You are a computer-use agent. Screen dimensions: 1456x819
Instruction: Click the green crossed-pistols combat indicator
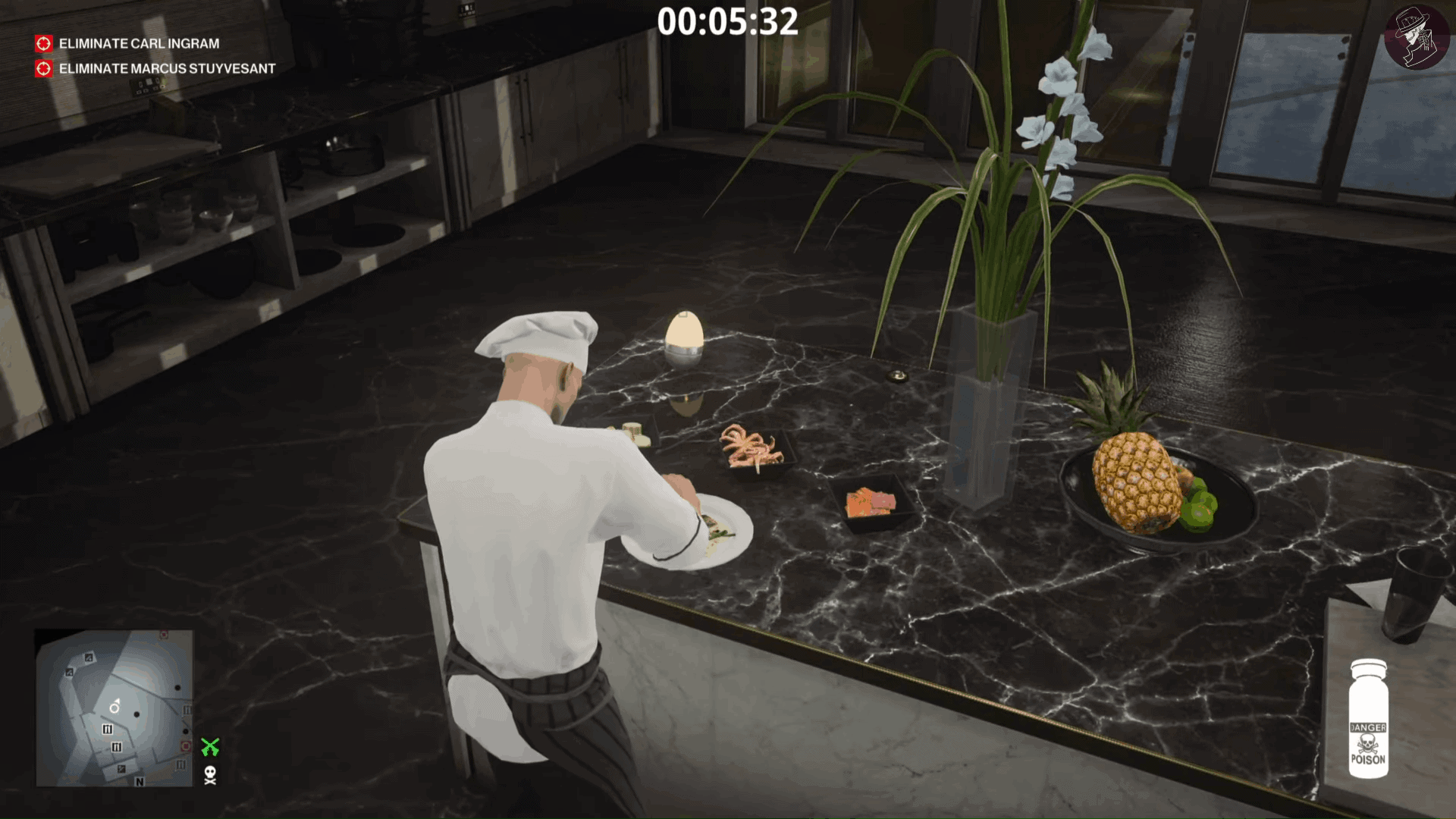click(210, 745)
